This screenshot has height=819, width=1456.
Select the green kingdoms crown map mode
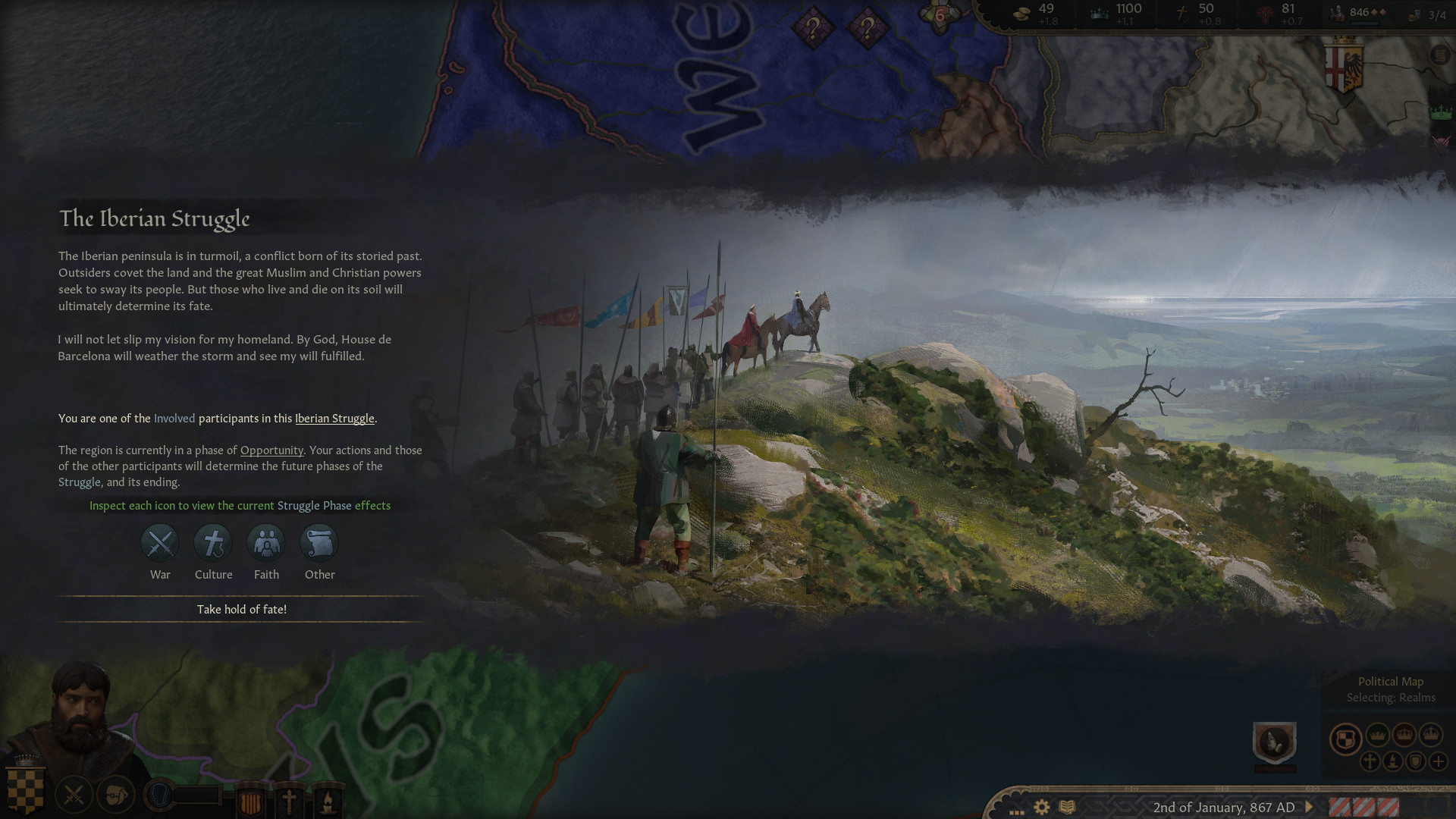(1378, 734)
